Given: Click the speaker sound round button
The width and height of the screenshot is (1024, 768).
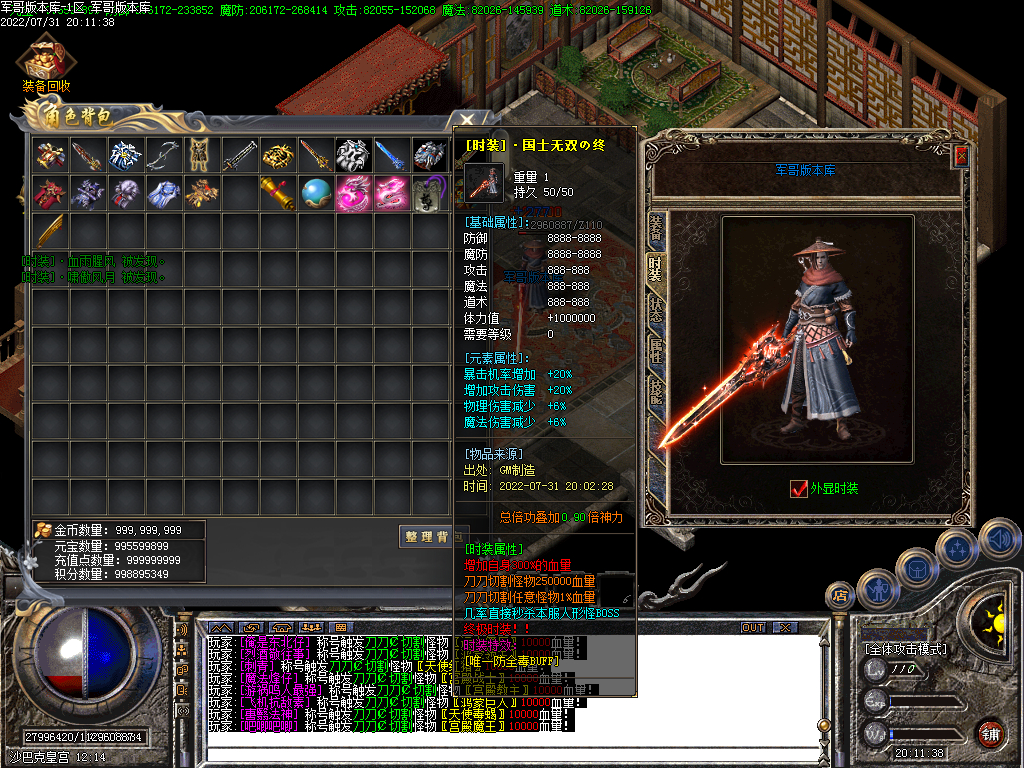Looking at the screenshot, I should (x=999, y=541).
